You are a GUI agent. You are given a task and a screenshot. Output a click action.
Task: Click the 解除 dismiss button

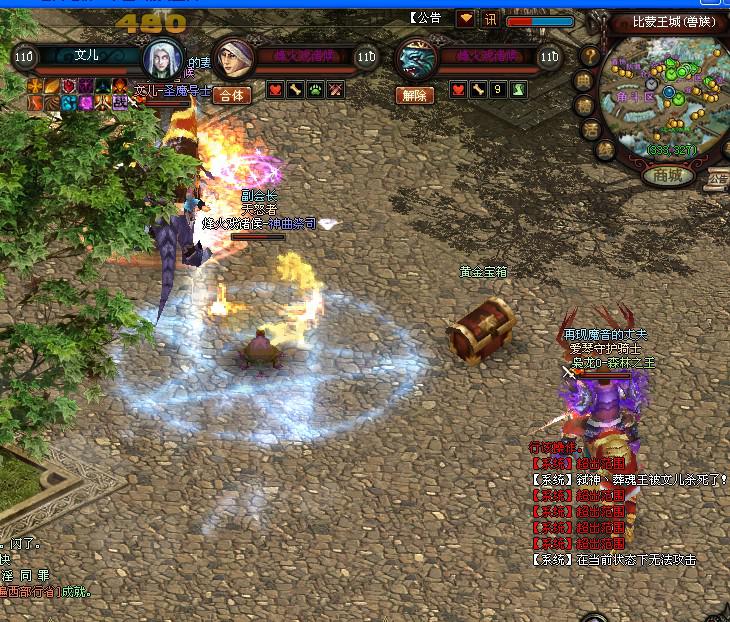coord(415,95)
